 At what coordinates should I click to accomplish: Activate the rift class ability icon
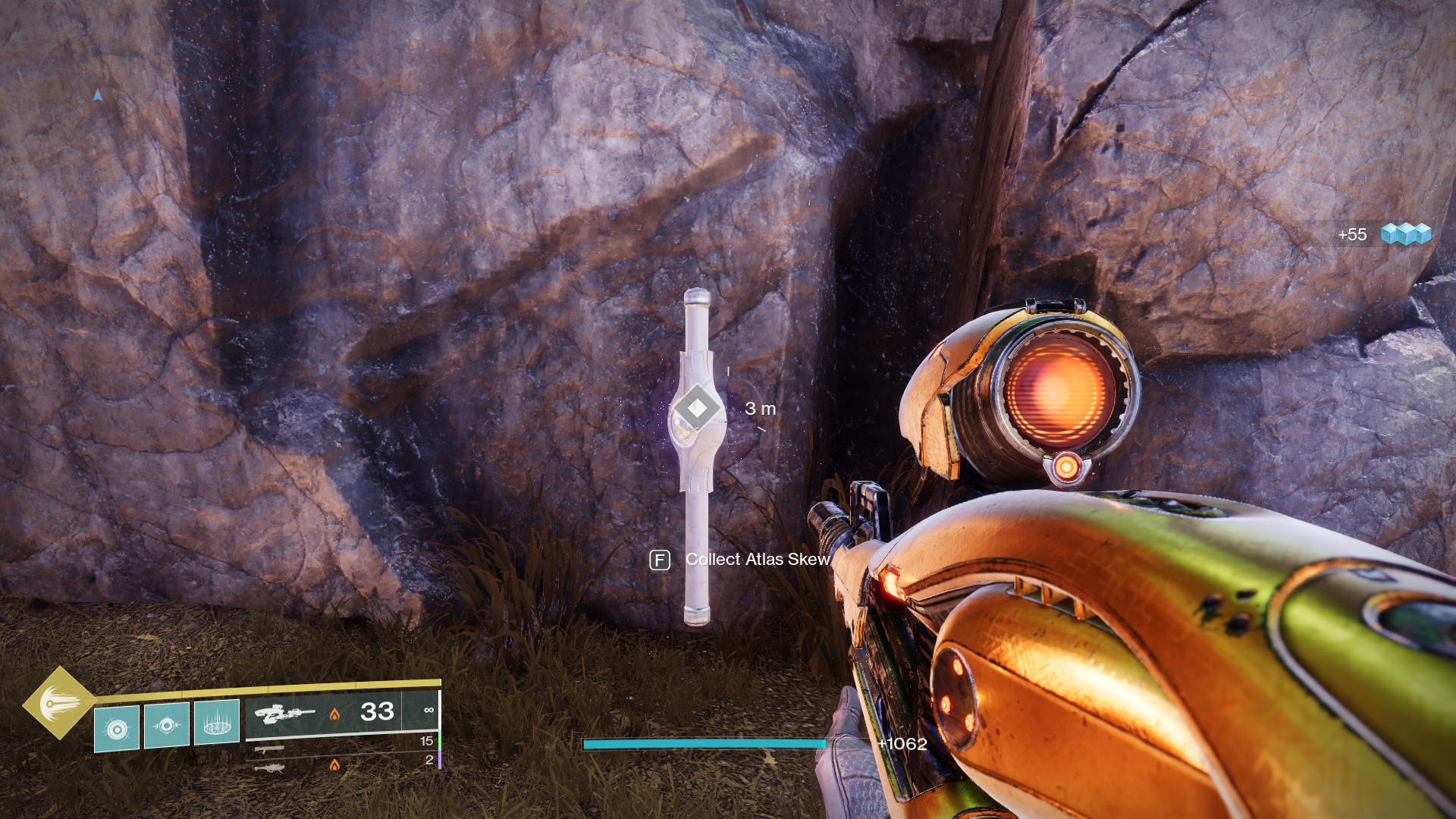[x=217, y=723]
